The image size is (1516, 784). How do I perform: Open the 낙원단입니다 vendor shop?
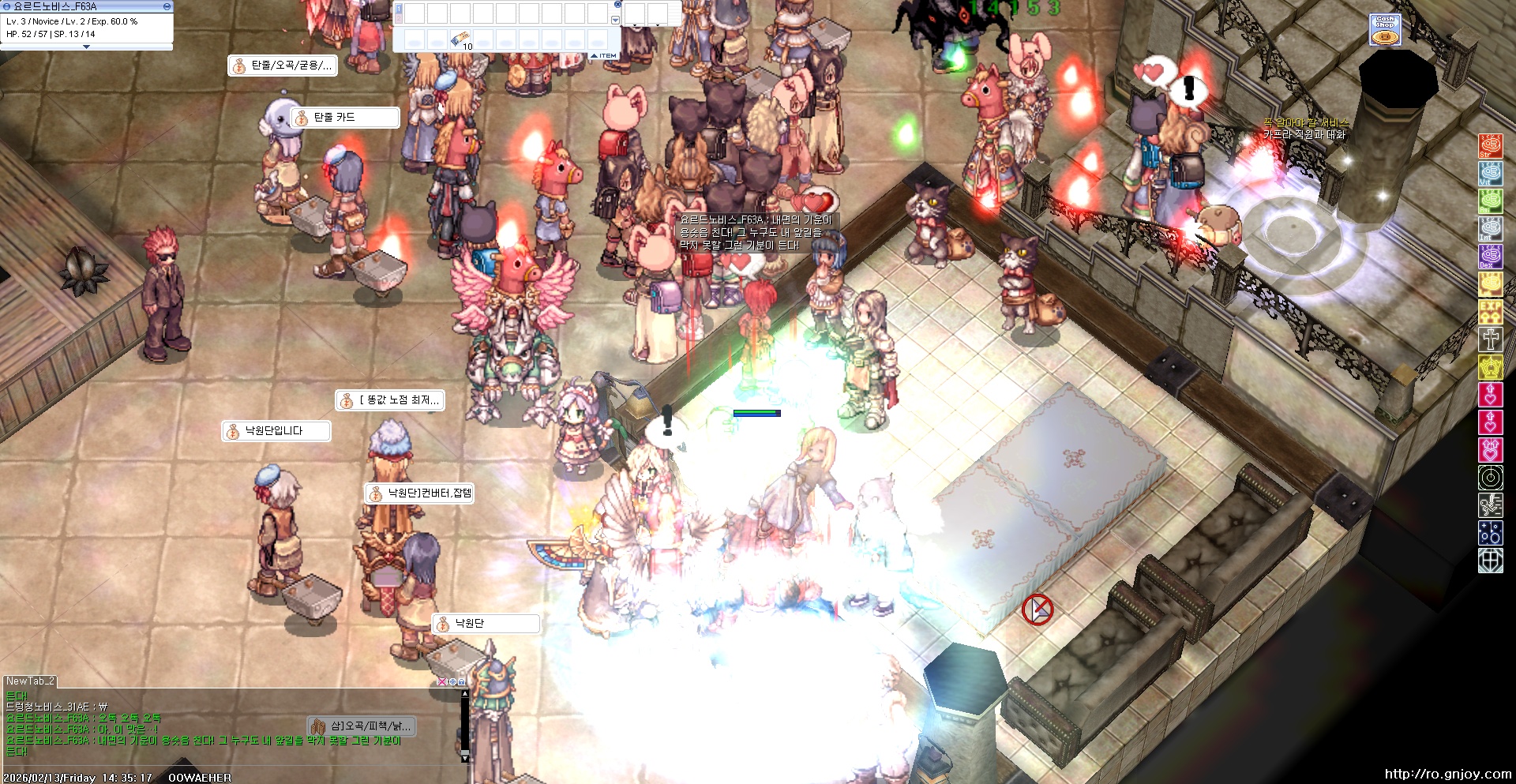point(276,431)
